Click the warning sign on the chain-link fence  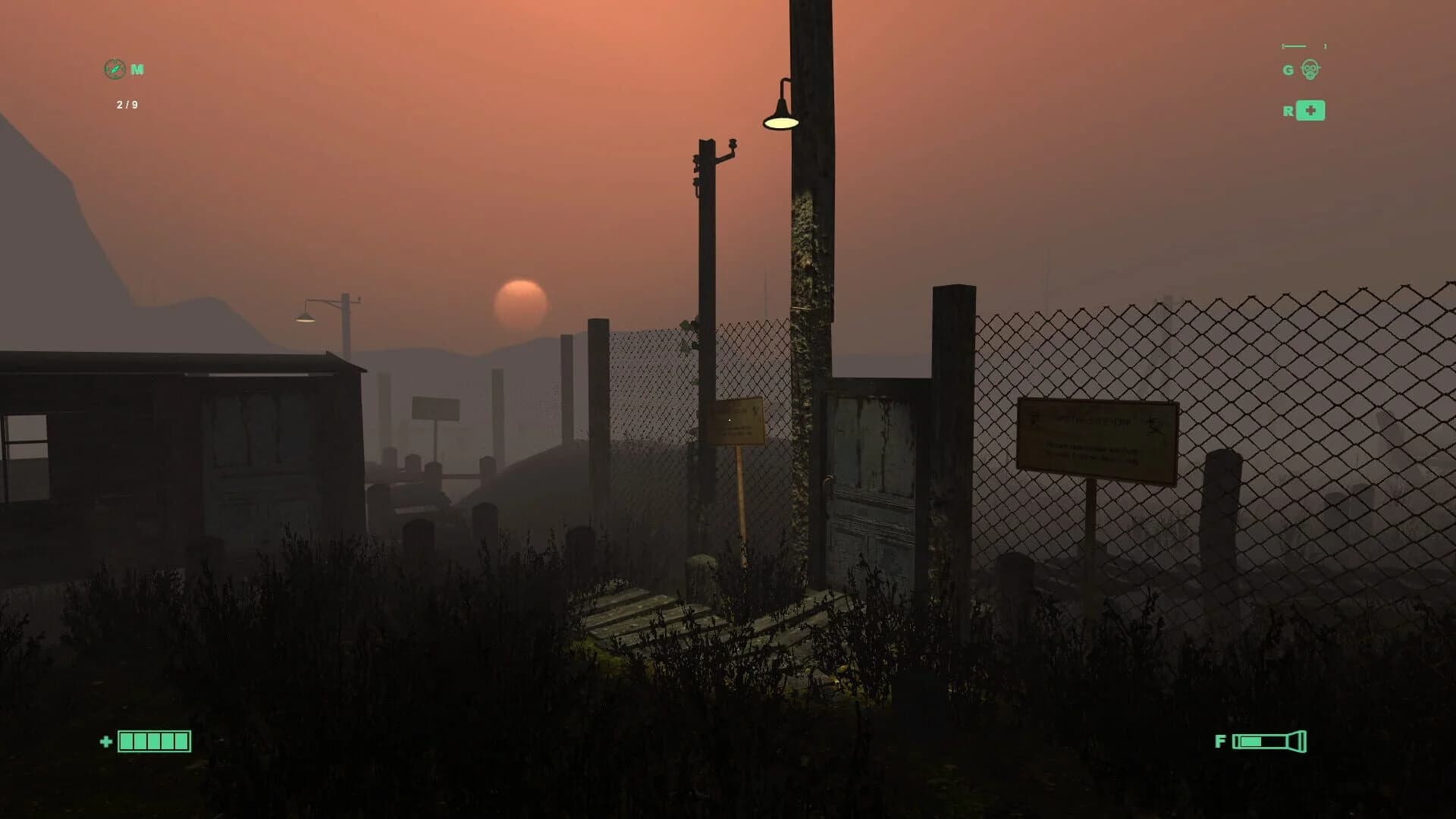tap(1097, 435)
